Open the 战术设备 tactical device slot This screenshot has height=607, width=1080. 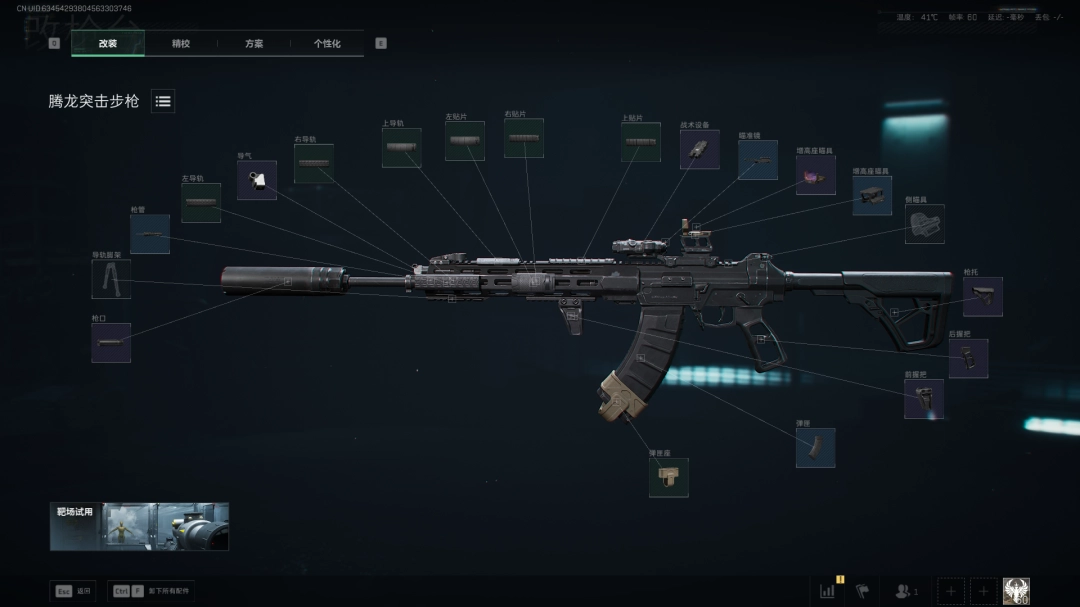699,149
